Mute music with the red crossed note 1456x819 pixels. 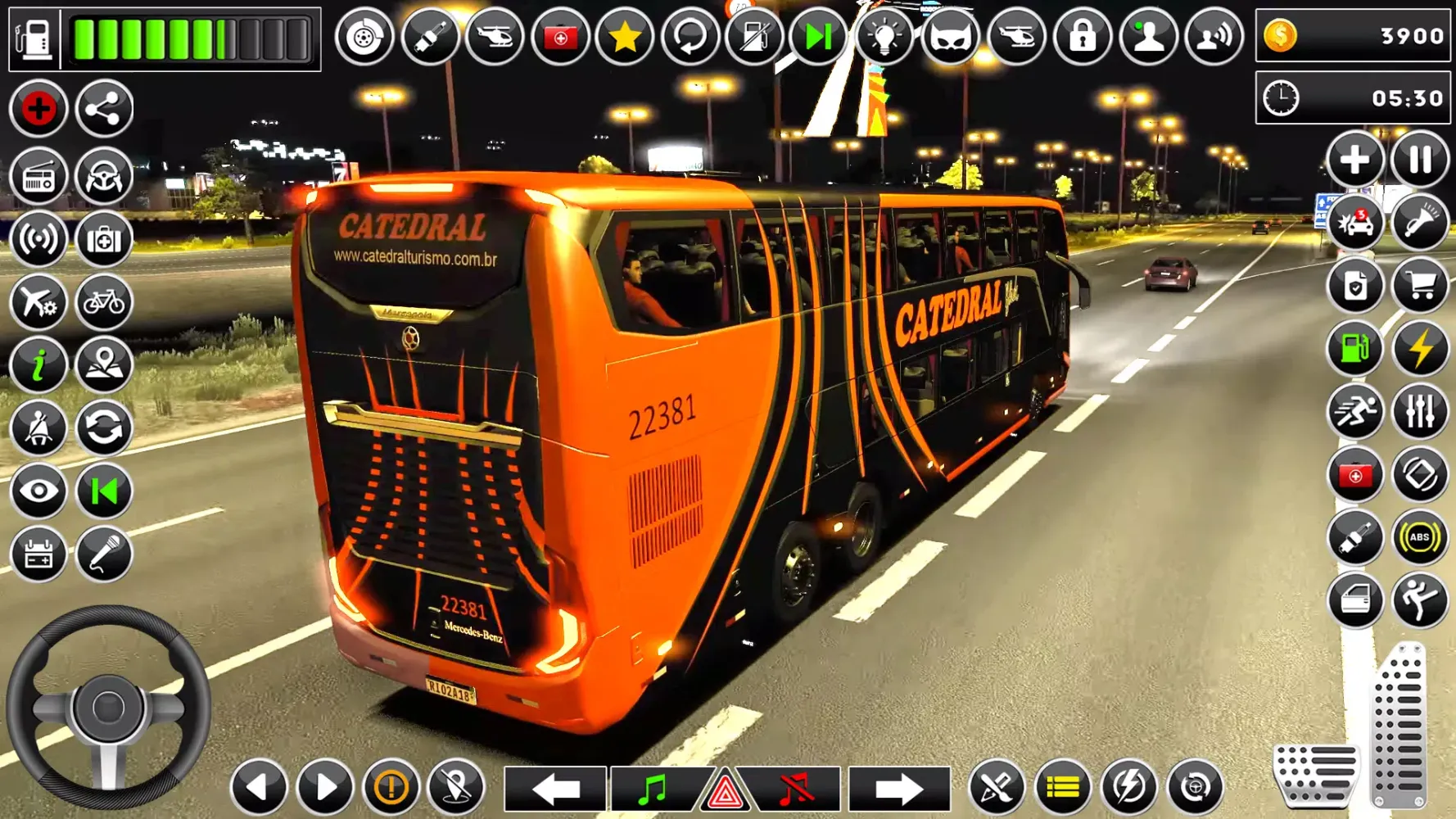795,790
